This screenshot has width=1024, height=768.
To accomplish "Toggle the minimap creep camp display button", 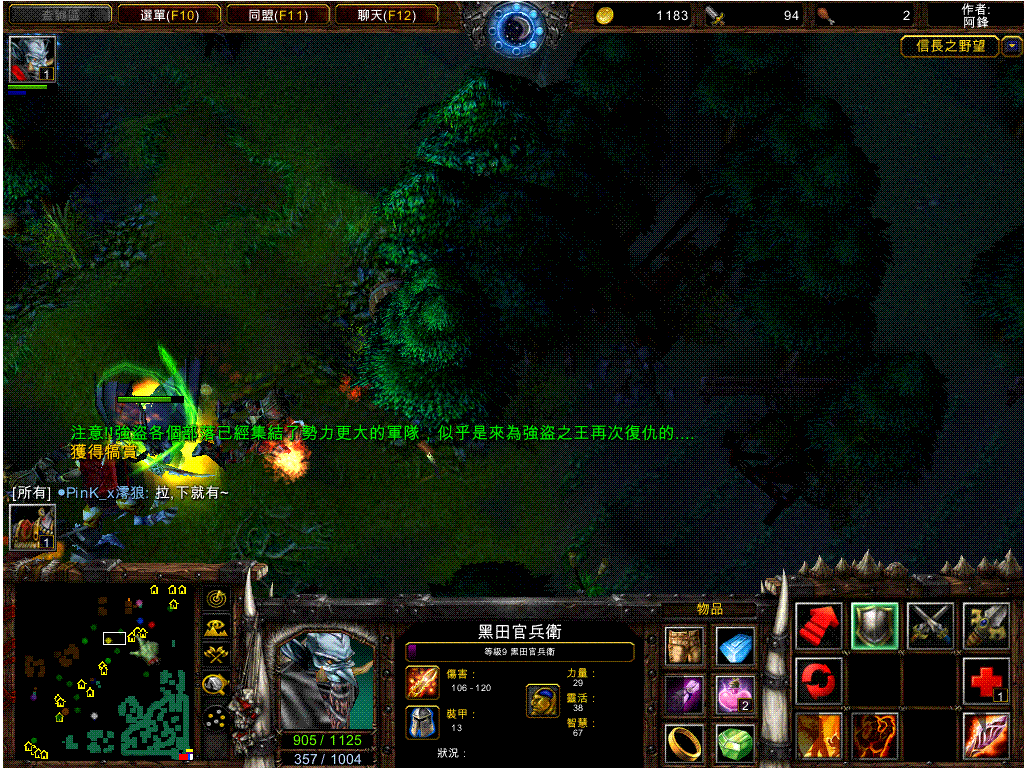I will [x=215, y=684].
